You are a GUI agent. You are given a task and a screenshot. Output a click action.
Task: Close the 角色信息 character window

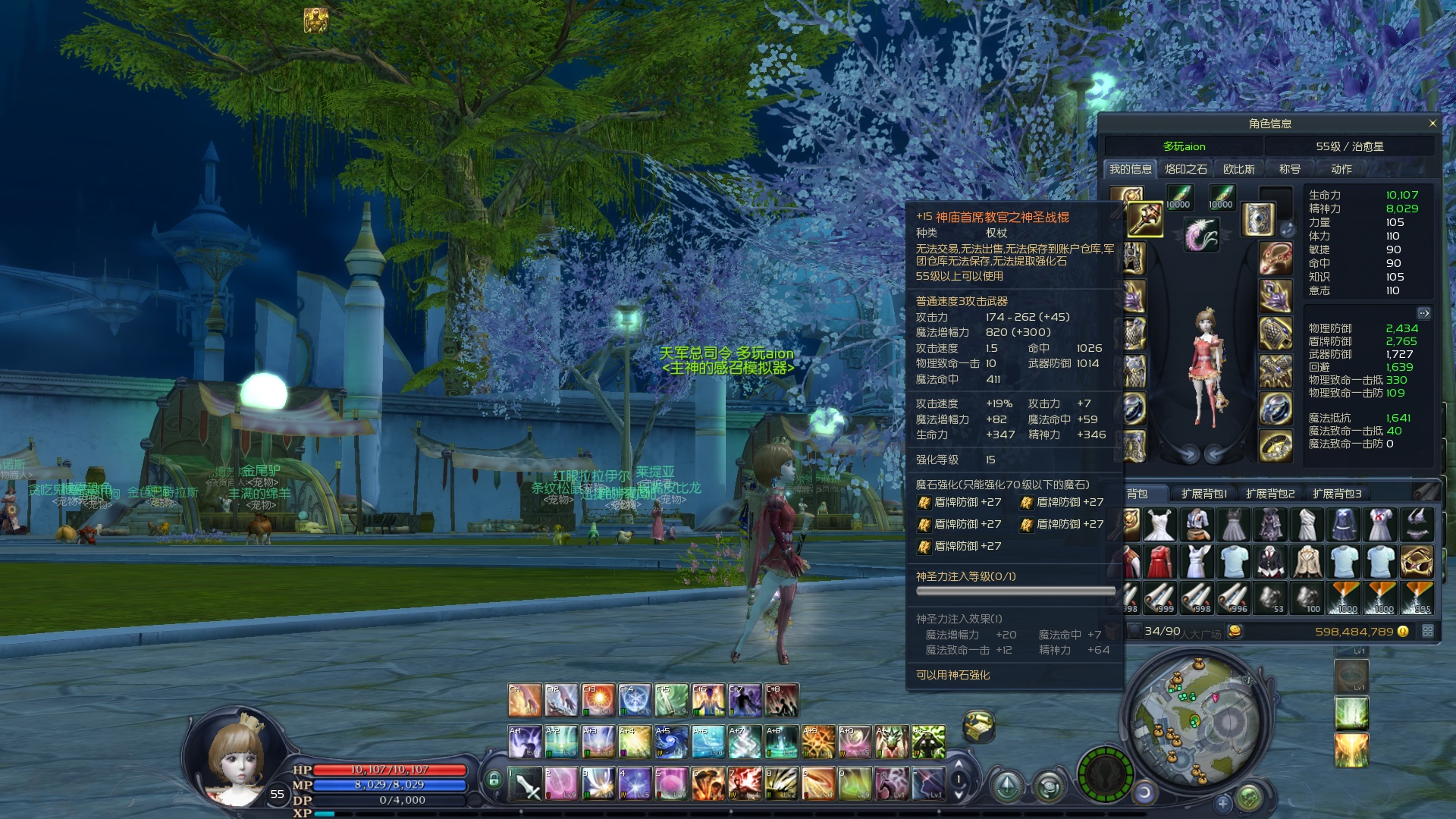pyautogui.click(x=1432, y=124)
